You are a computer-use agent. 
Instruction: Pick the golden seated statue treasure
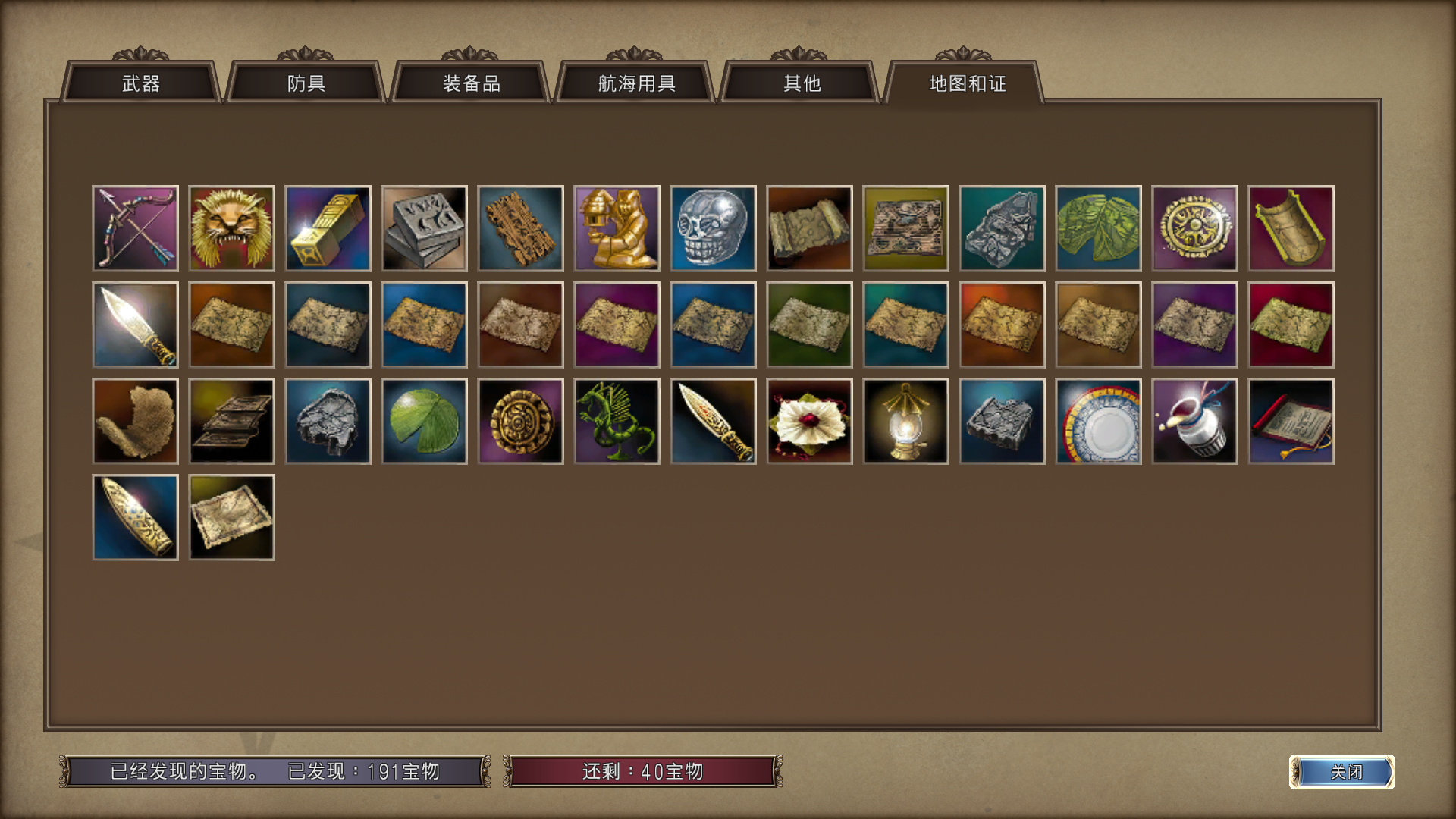point(617,228)
